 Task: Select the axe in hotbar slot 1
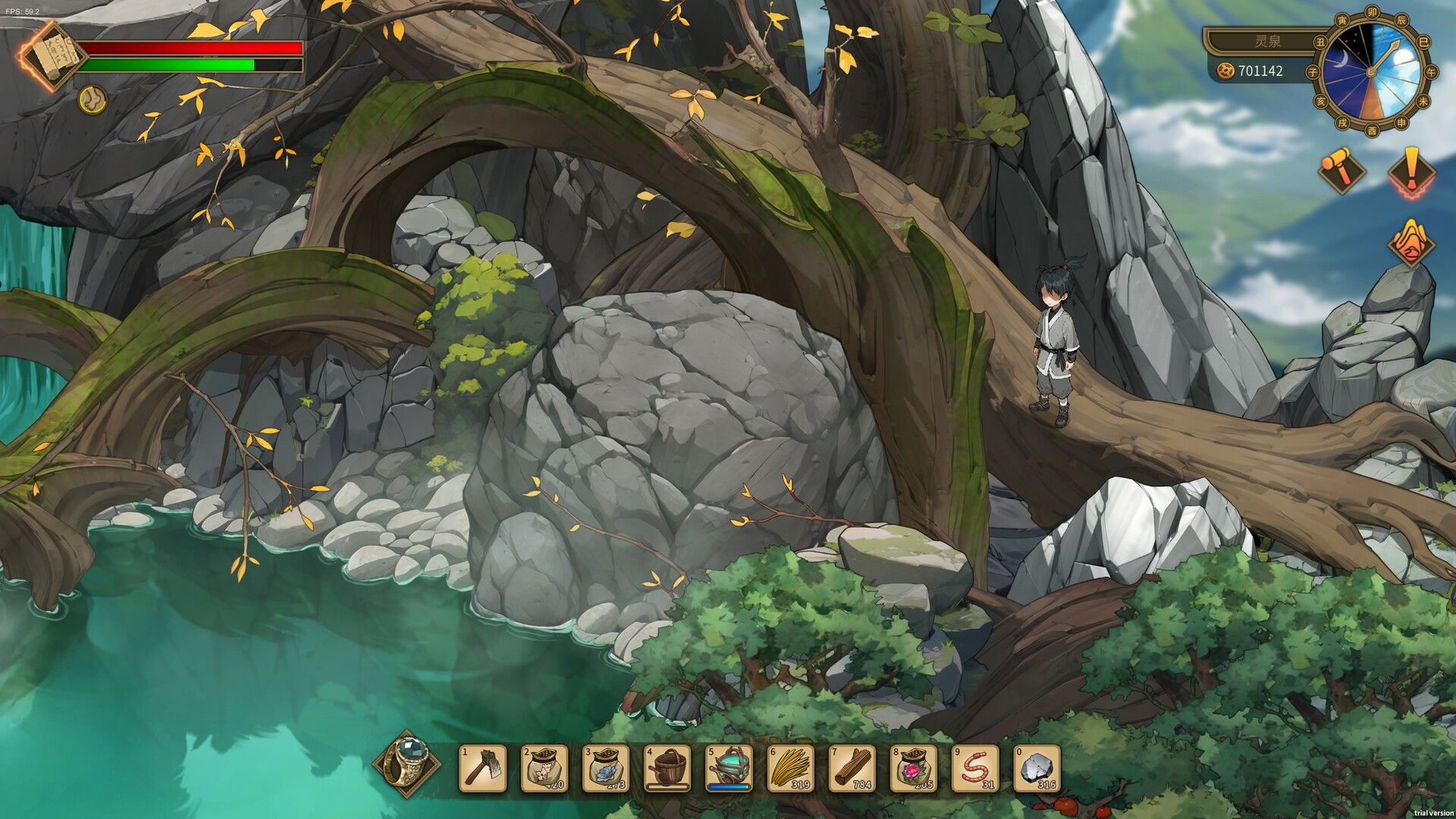pyautogui.click(x=483, y=768)
